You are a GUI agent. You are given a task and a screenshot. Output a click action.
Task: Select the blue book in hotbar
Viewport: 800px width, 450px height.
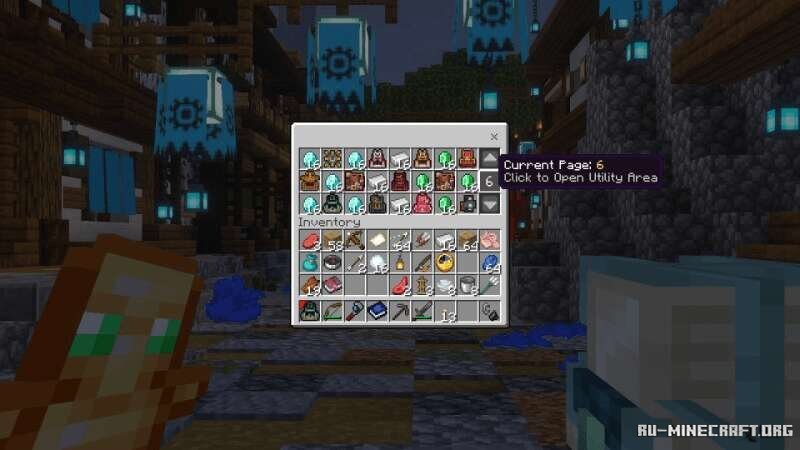click(376, 312)
